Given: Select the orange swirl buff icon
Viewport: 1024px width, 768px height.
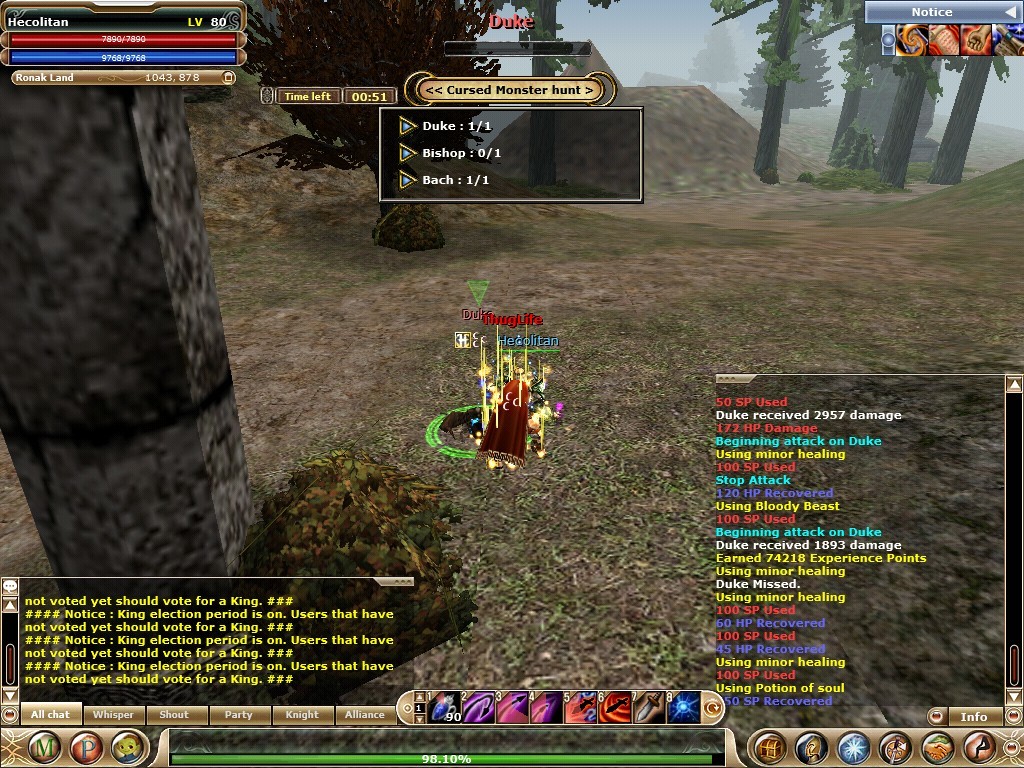Looking at the screenshot, I should 911,40.
